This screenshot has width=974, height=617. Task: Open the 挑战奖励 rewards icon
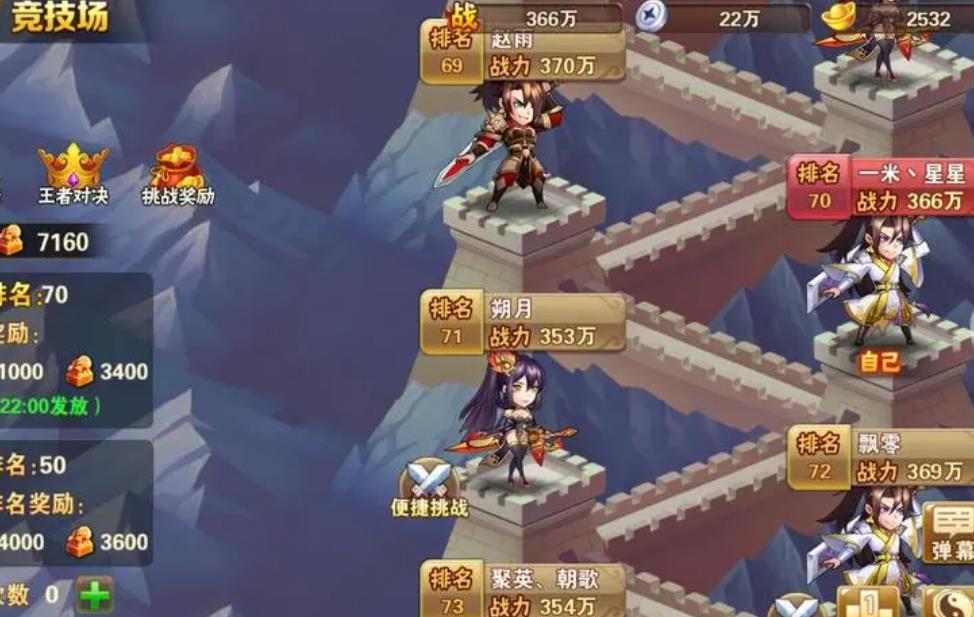pyautogui.click(x=178, y=172)
